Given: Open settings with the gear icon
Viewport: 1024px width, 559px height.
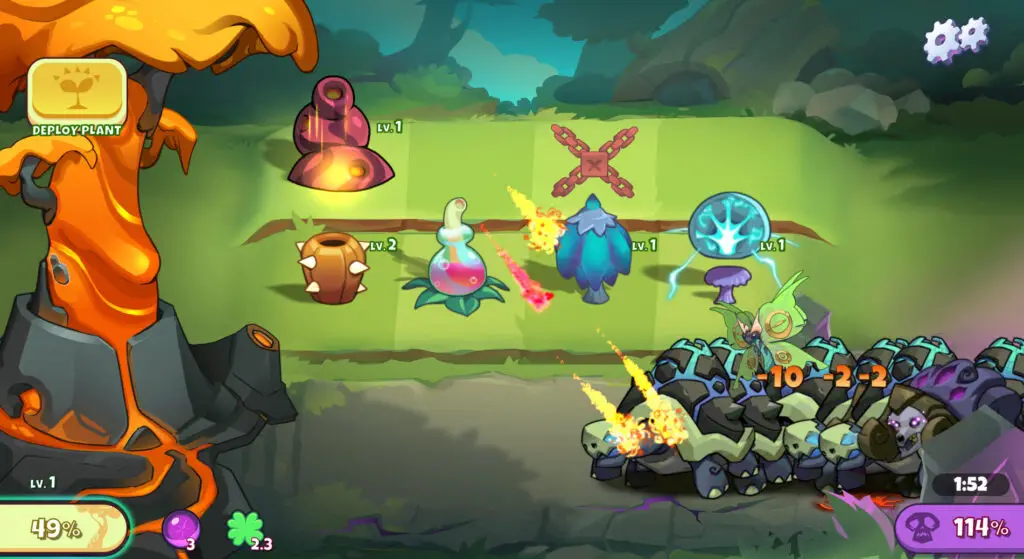Looking at the screenshot, I should coord(955,39).
